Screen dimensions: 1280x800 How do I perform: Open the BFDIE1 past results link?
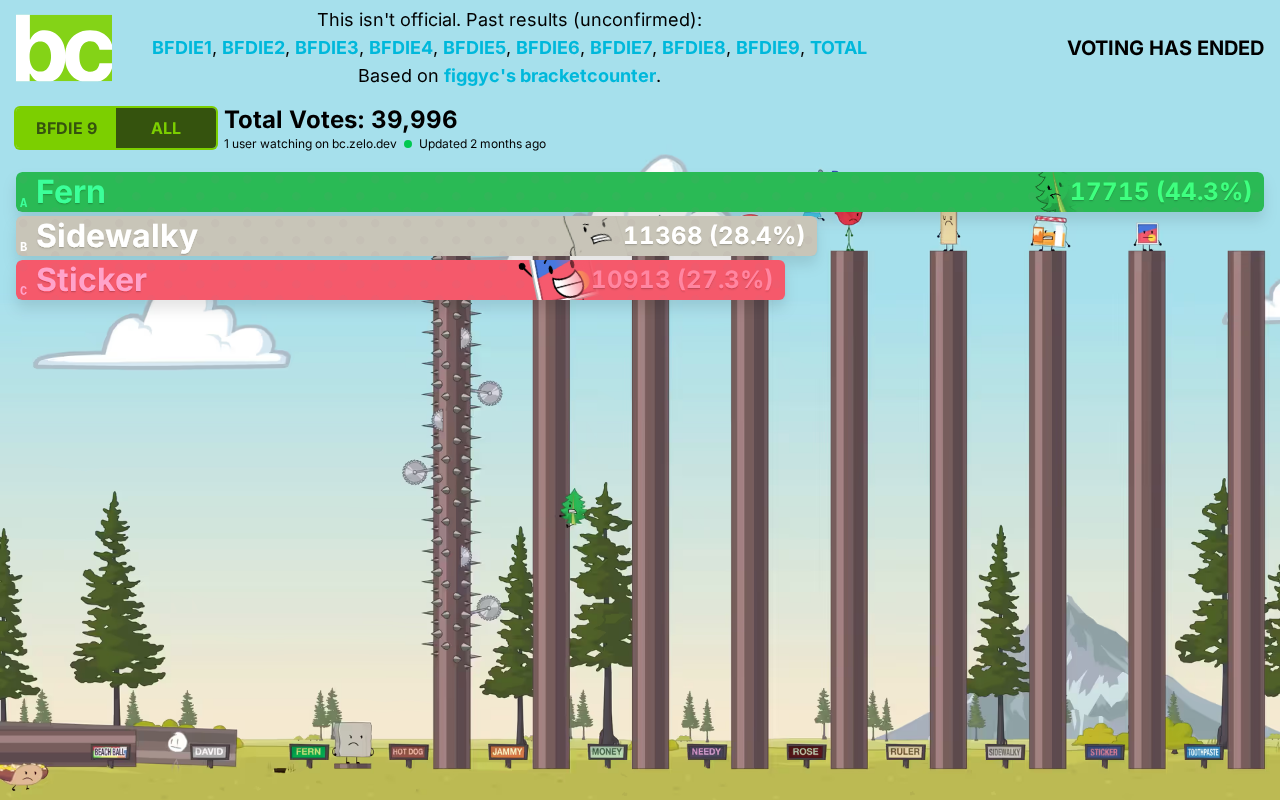pos(182,48)
